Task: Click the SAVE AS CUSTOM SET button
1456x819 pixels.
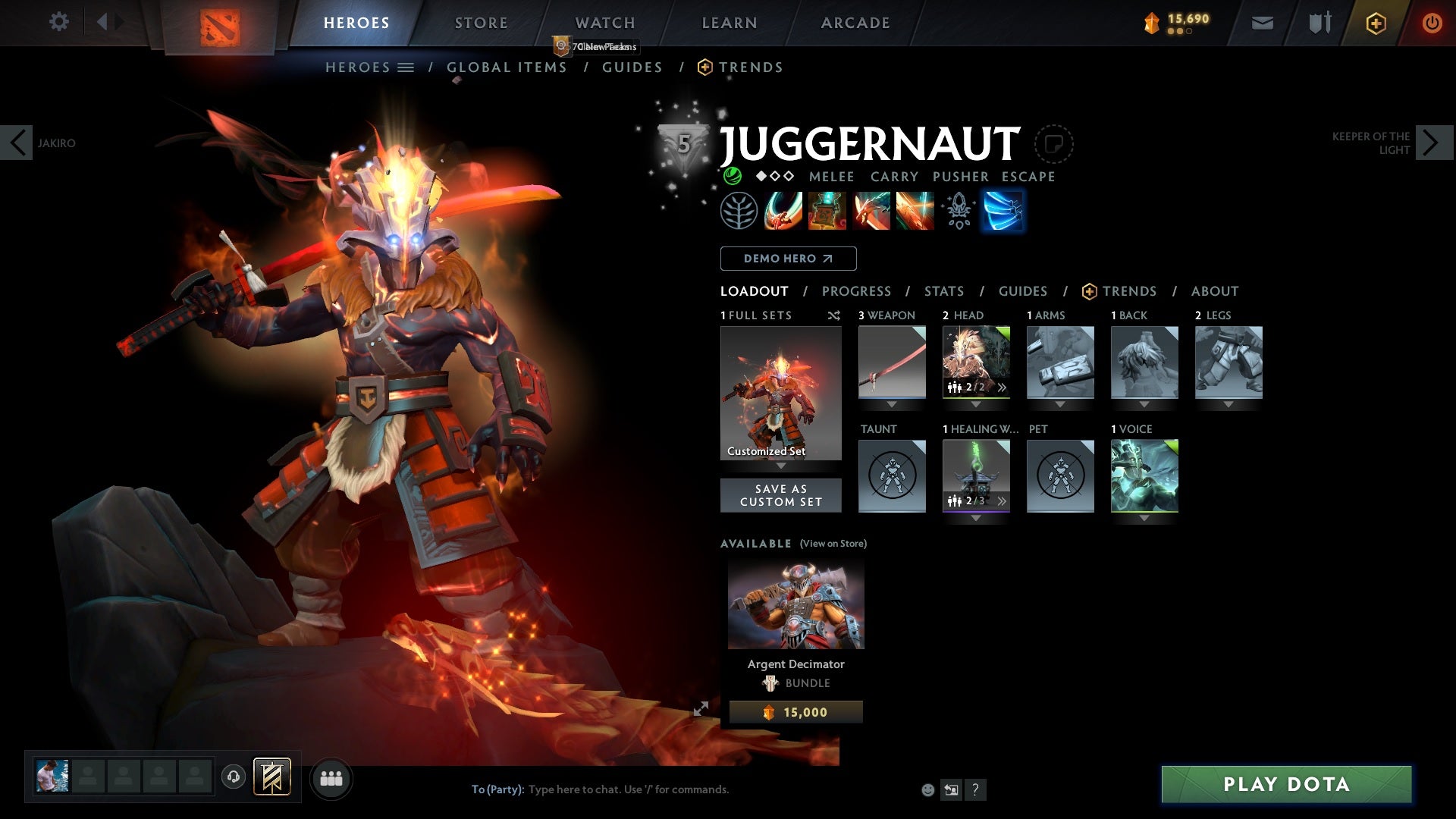Action: coord(781,495)
